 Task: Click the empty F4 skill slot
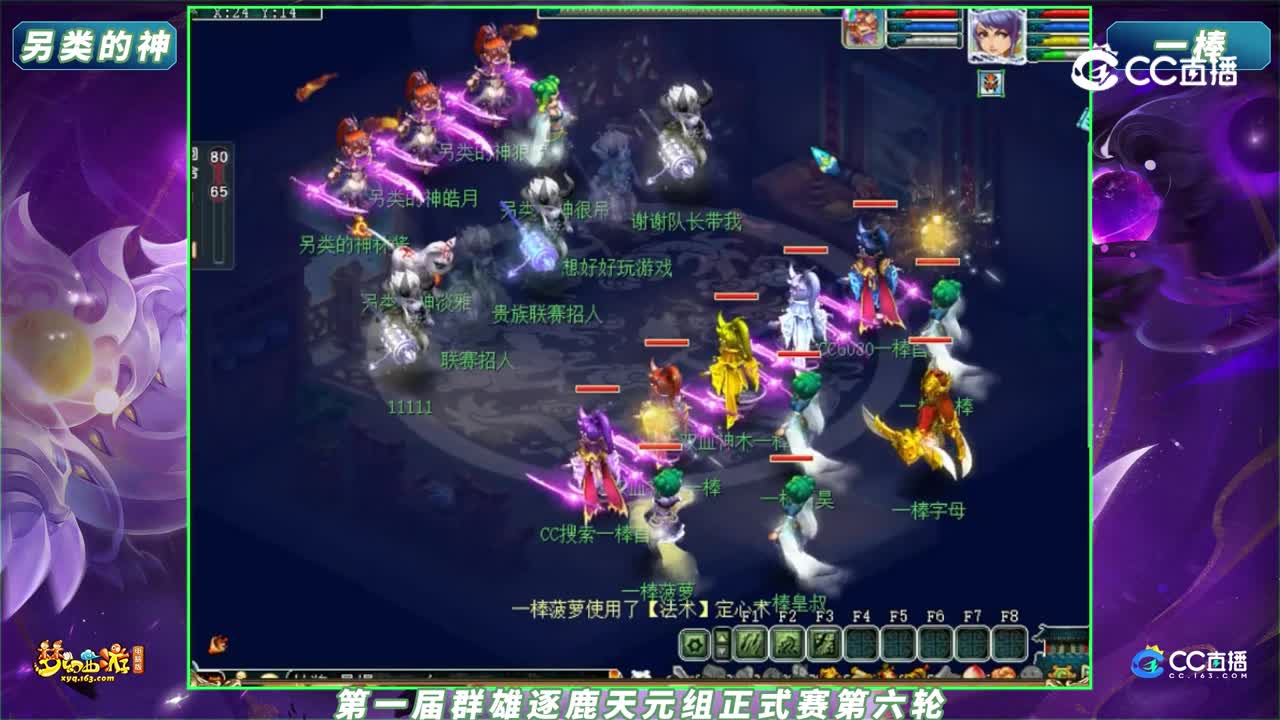point(862,644)
